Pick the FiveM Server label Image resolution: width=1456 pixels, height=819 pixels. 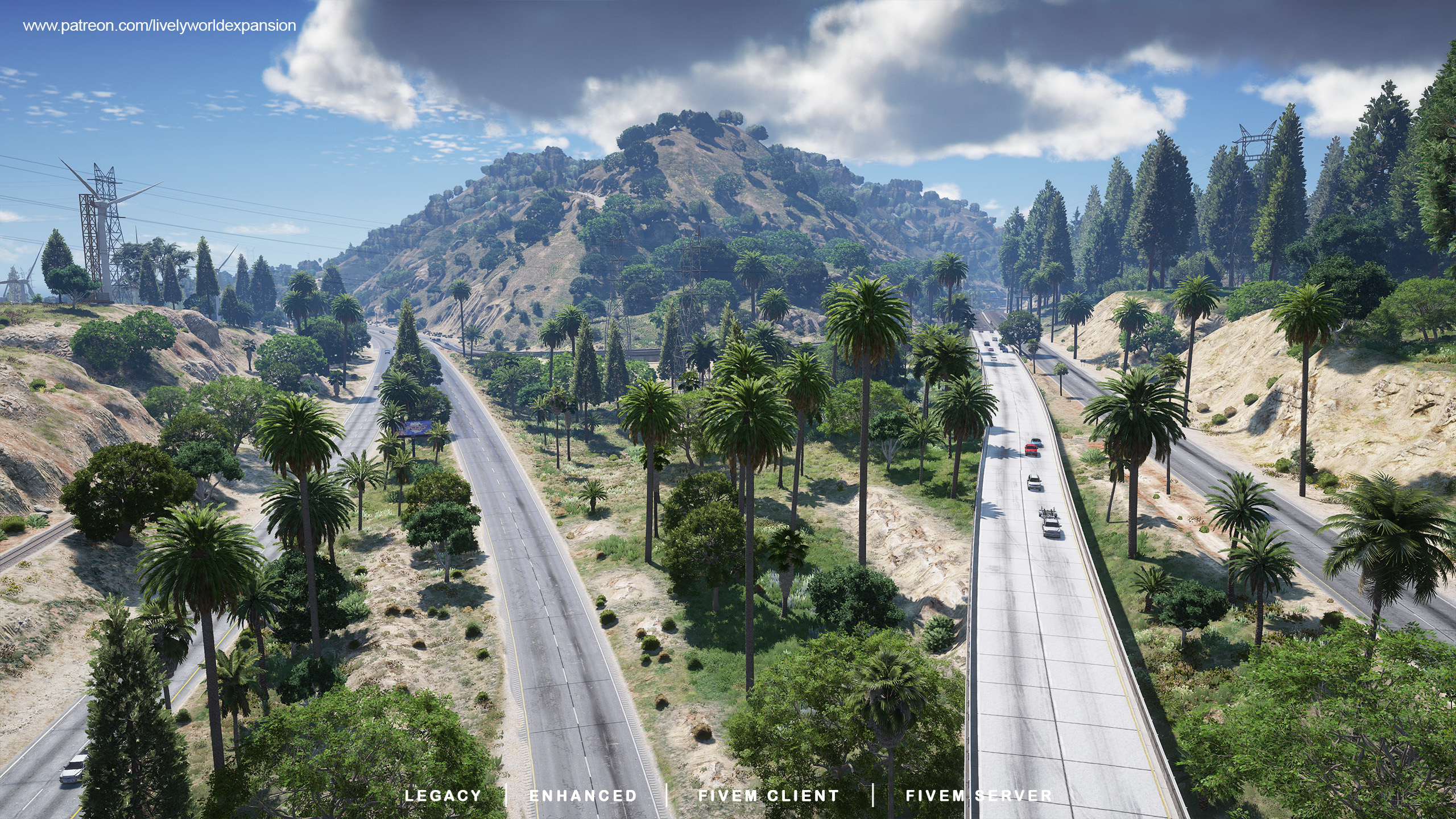click(979, 796)
